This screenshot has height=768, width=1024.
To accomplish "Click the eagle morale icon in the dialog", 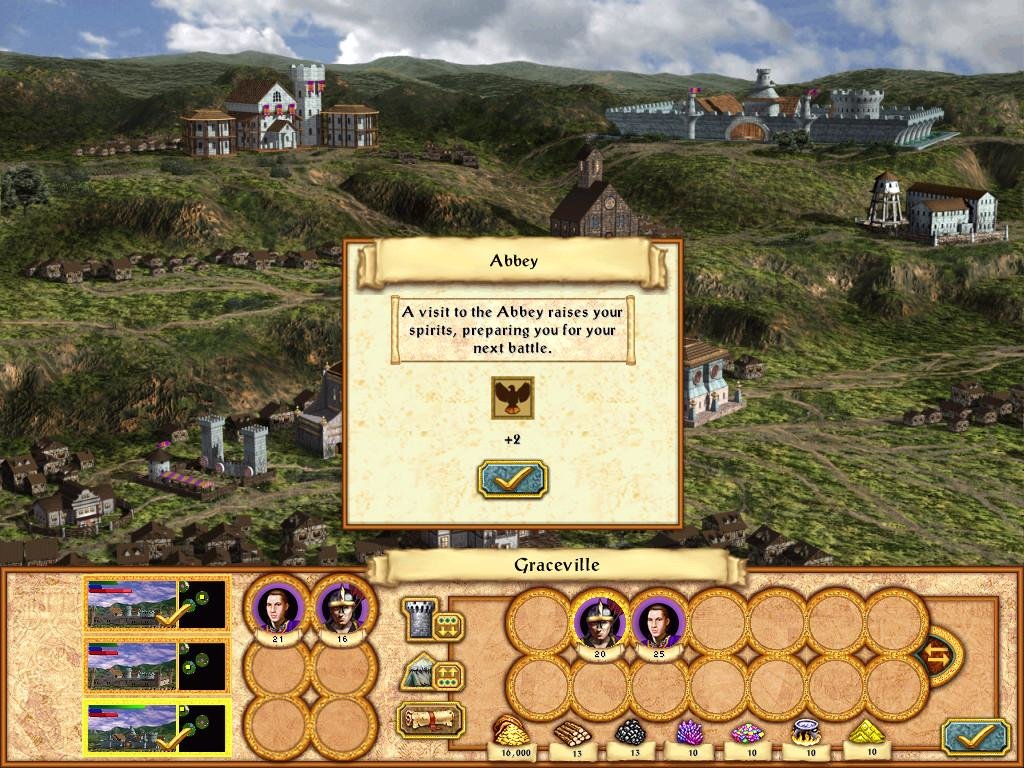I will pyautogui.click(x=512, y=398).
